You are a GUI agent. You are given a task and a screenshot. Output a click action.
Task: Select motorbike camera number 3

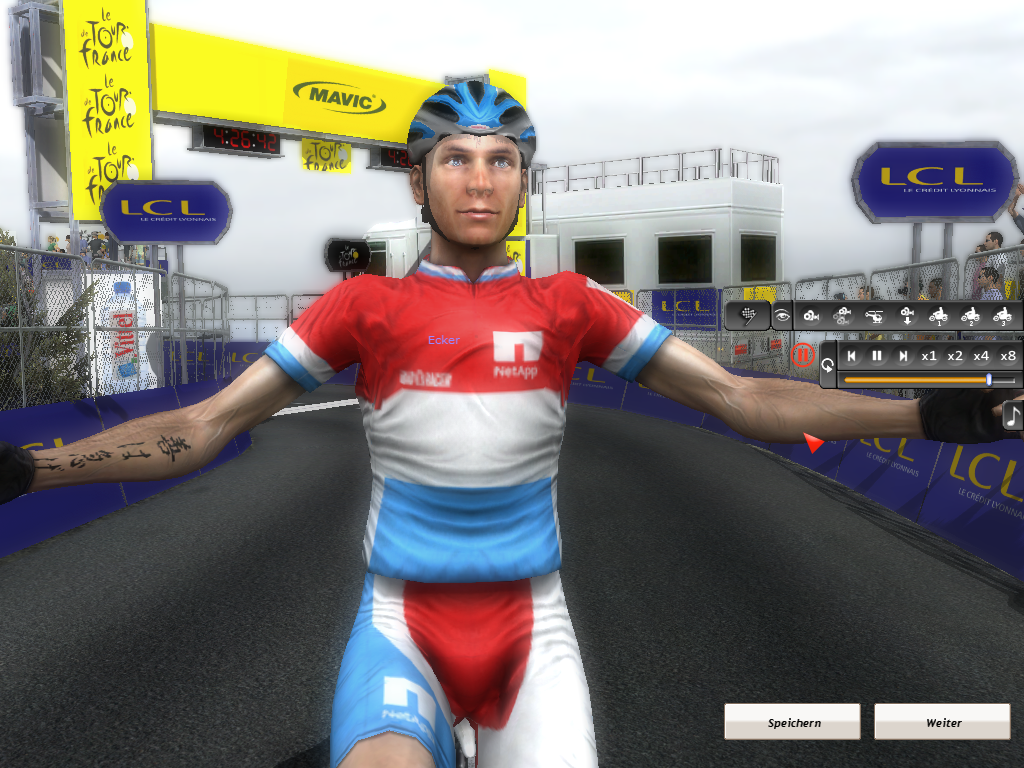coord(1002,316)
